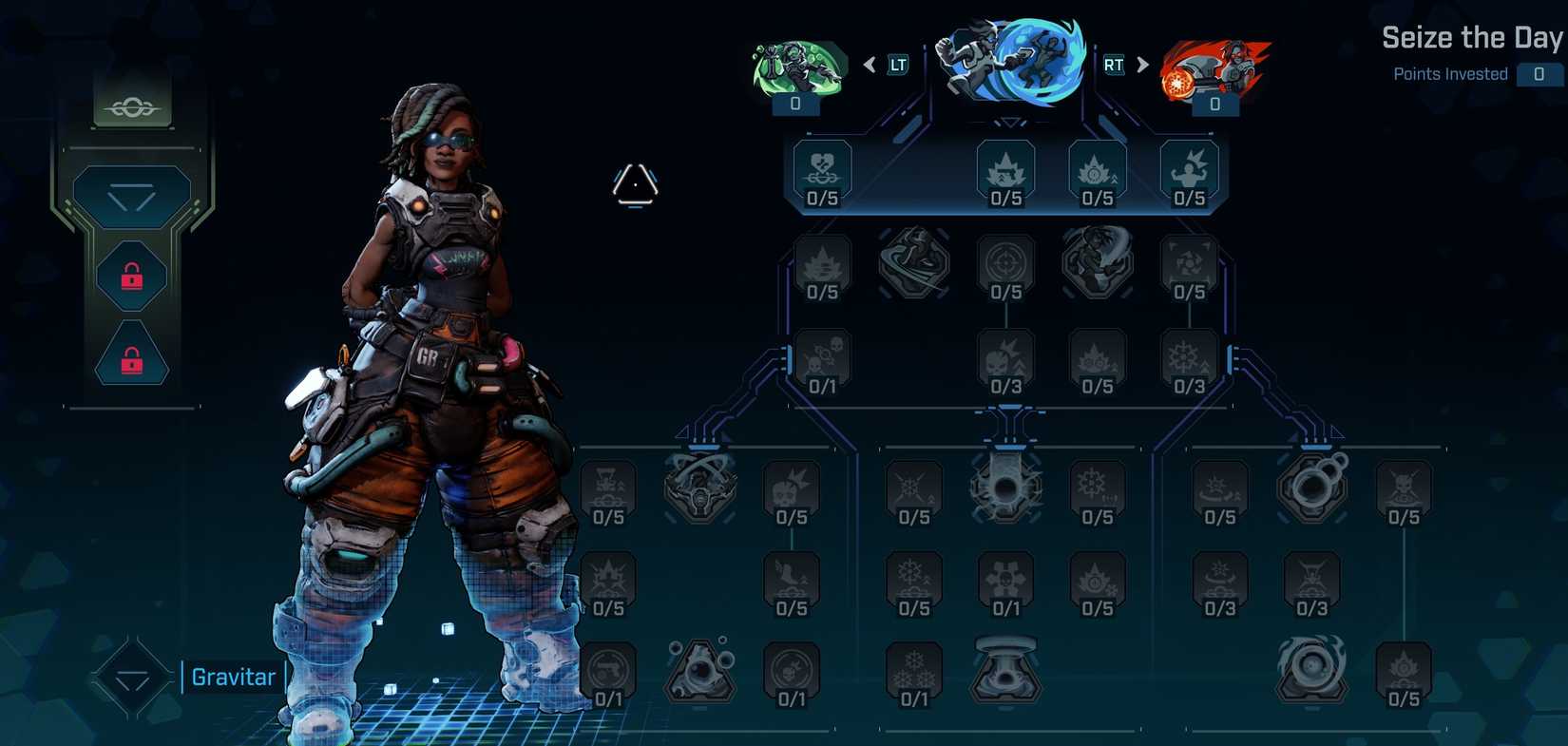Select the flexing muscle skill icon in top row
1568x746 pixels.
(x=1191, y=171)
